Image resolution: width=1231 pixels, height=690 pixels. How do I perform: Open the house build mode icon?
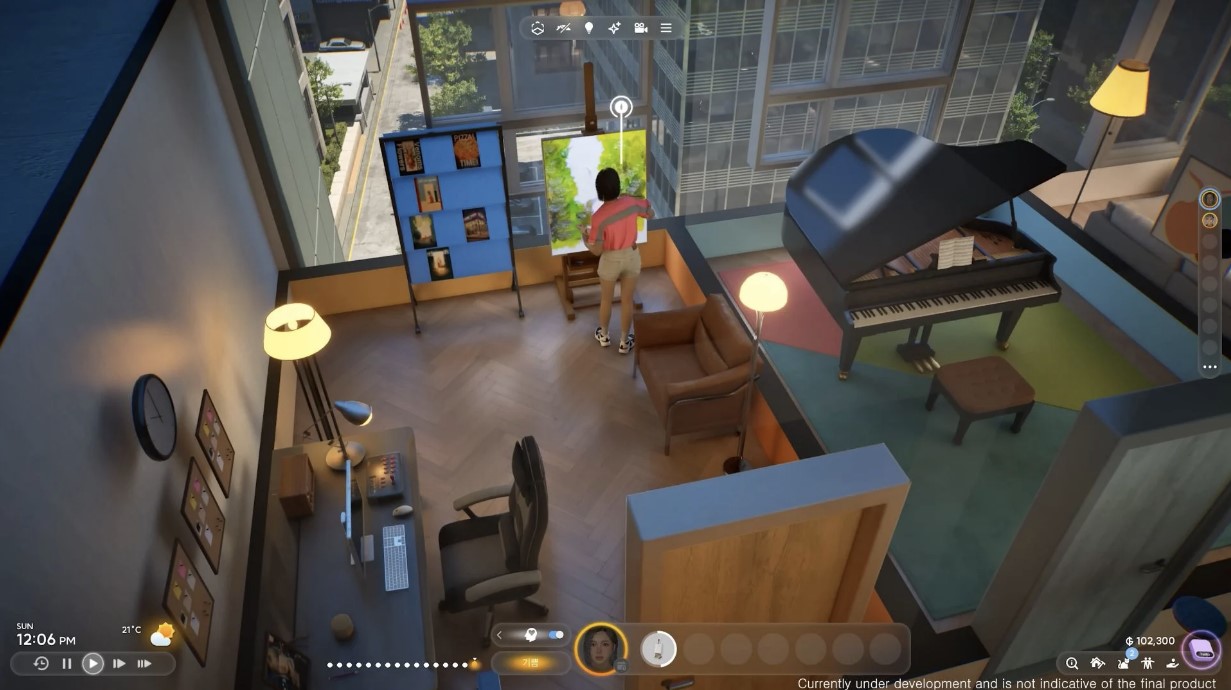point(1097,662)
